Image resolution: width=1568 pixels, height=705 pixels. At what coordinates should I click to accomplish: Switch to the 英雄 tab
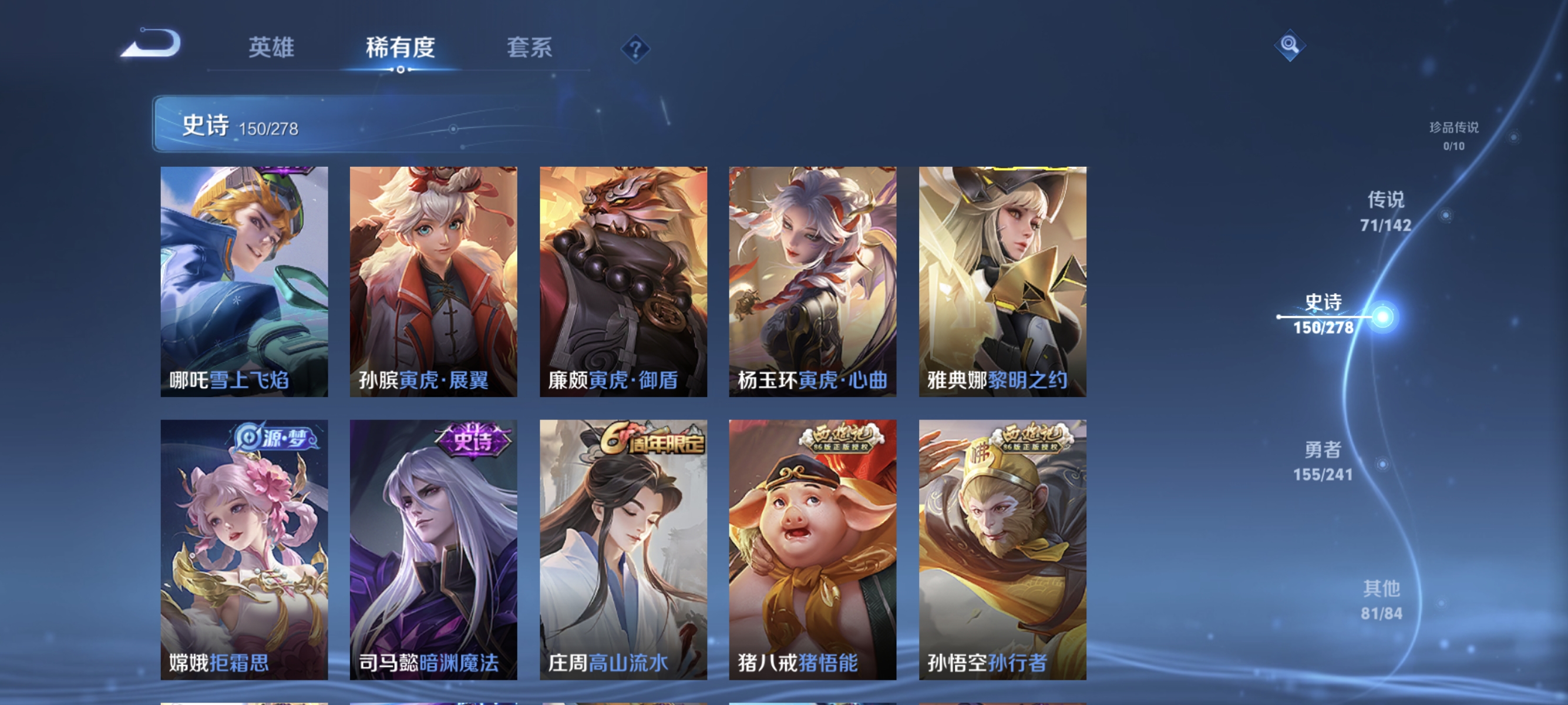click(271, 49)
